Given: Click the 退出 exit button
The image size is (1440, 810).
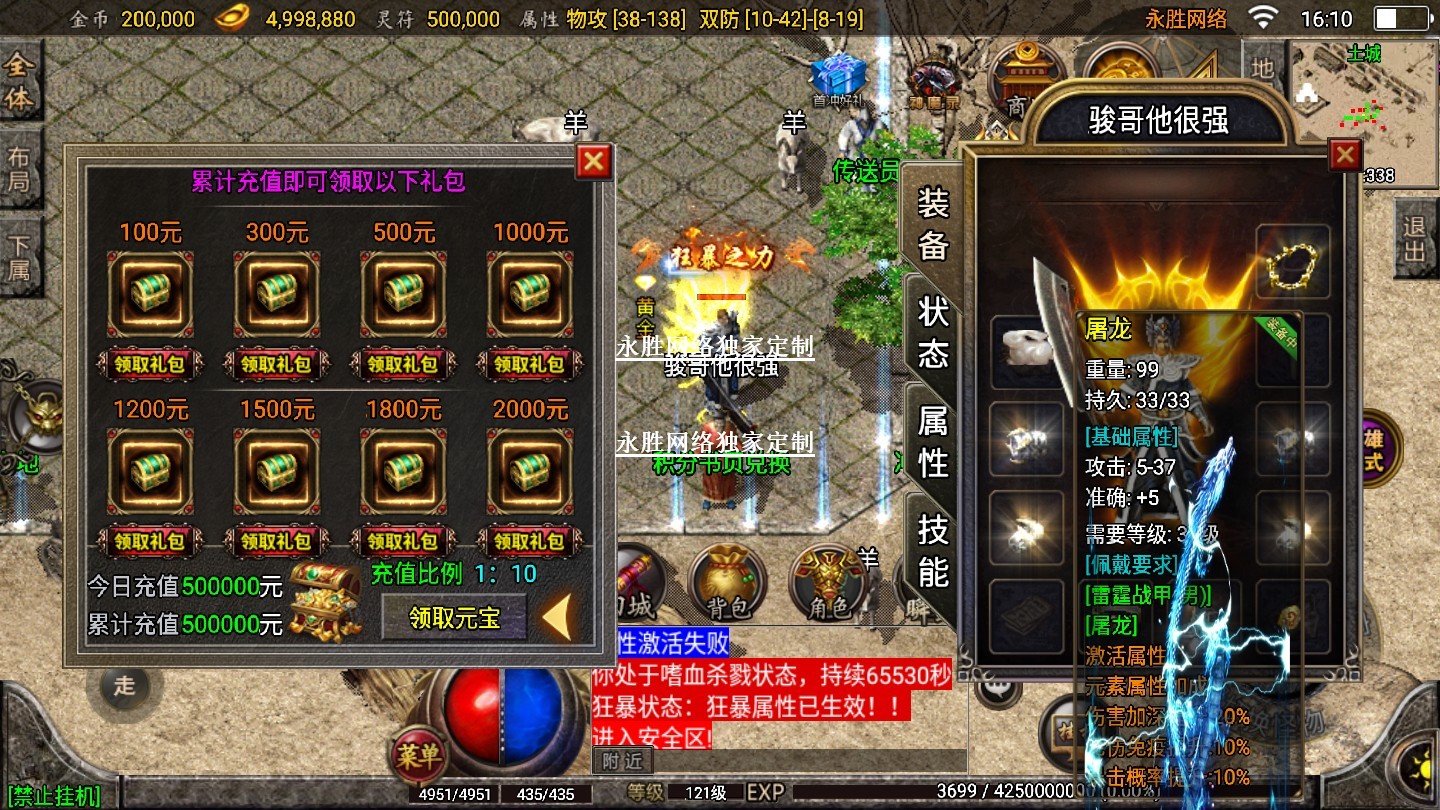Looking at the screenshot, I should coord(1414,238).
